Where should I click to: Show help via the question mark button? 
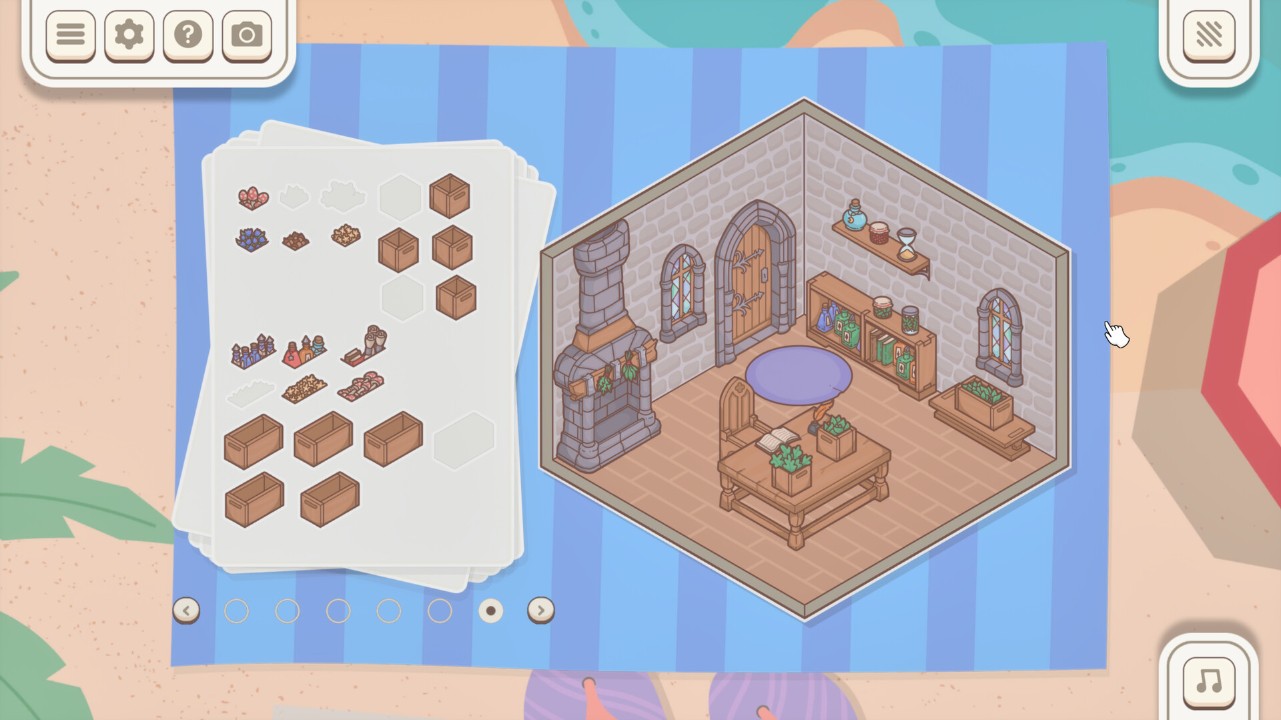[188, 36]
